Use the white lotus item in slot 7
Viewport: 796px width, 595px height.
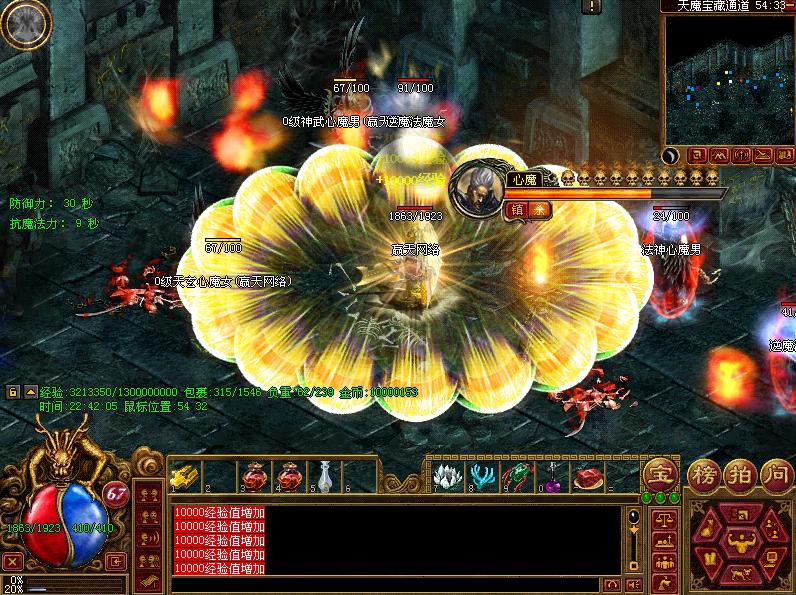447,474
